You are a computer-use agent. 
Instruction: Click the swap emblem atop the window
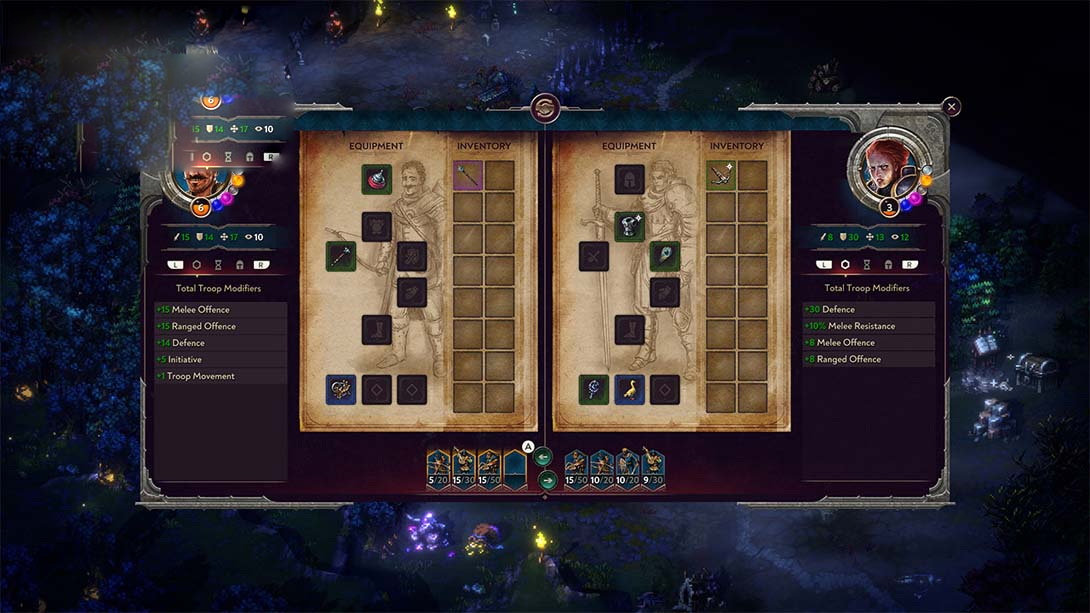(545, 107)
